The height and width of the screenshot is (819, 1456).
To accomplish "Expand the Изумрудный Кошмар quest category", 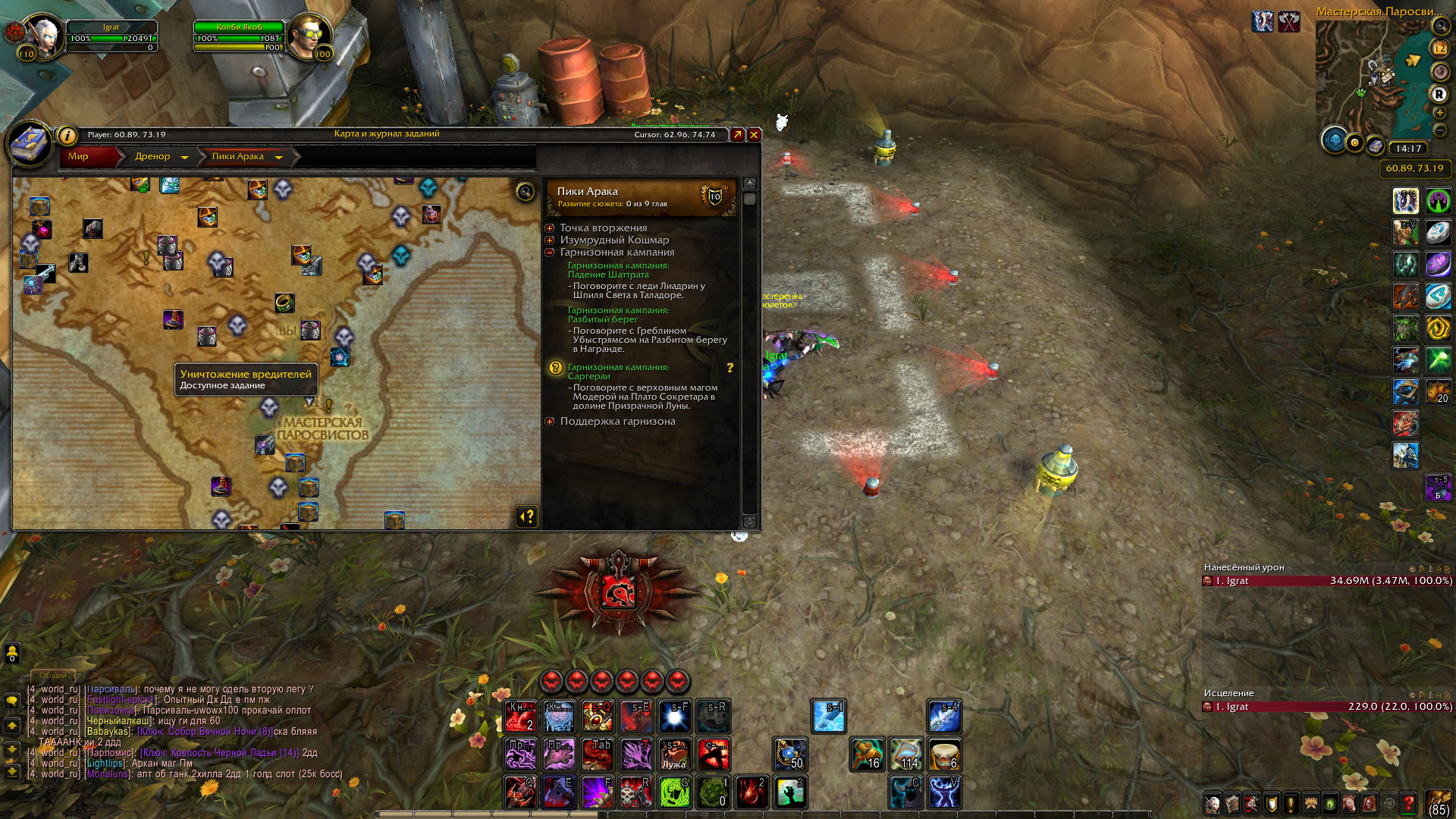I will tap(550, 240).
